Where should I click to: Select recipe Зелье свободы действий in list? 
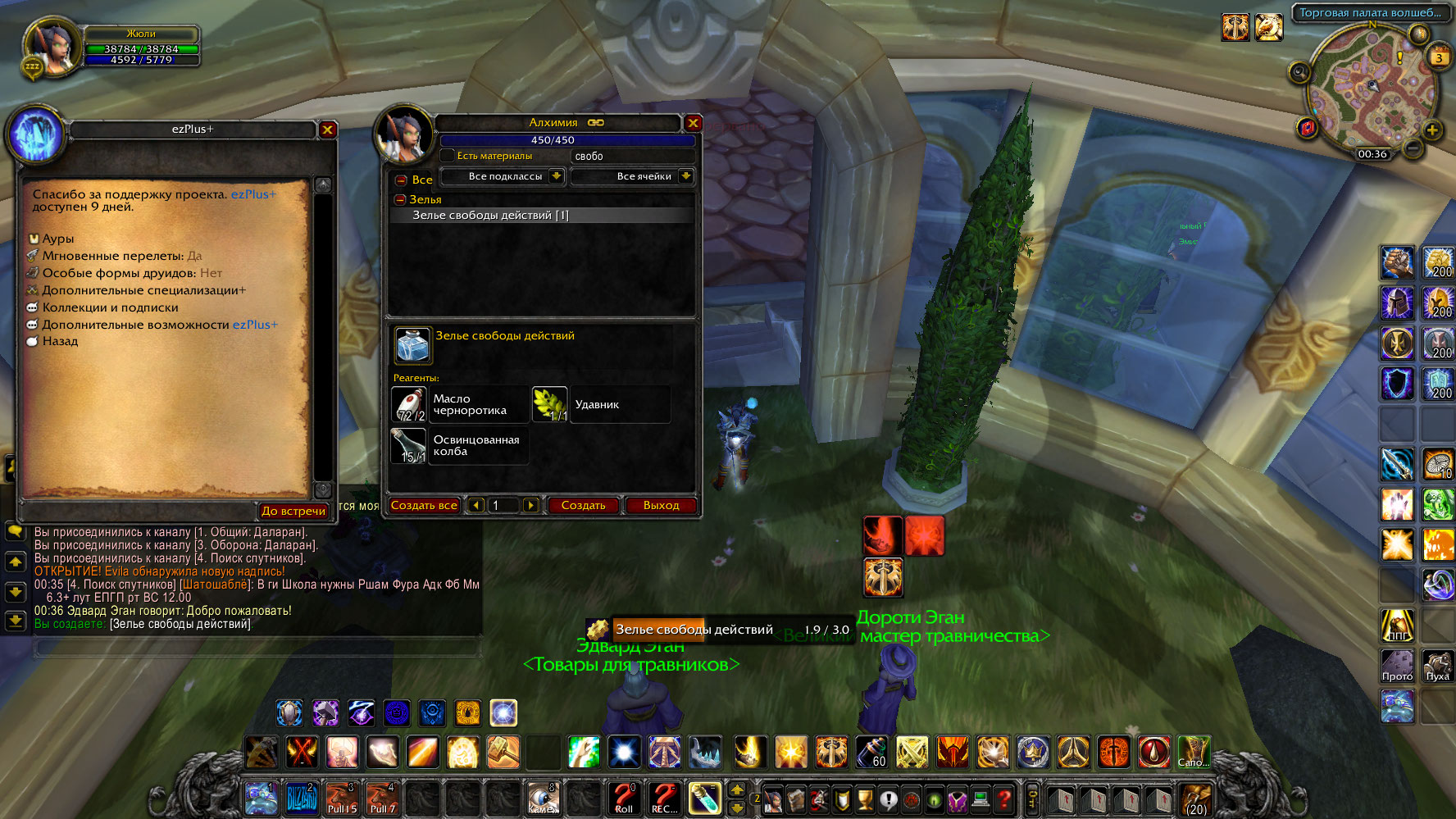tap(490, 216)
